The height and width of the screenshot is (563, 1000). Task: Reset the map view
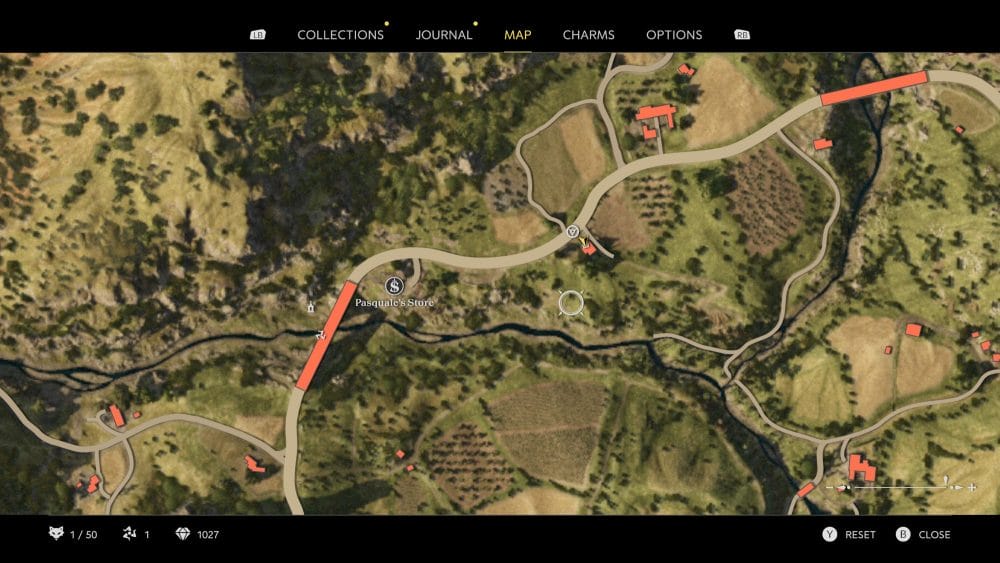point(849,535)
